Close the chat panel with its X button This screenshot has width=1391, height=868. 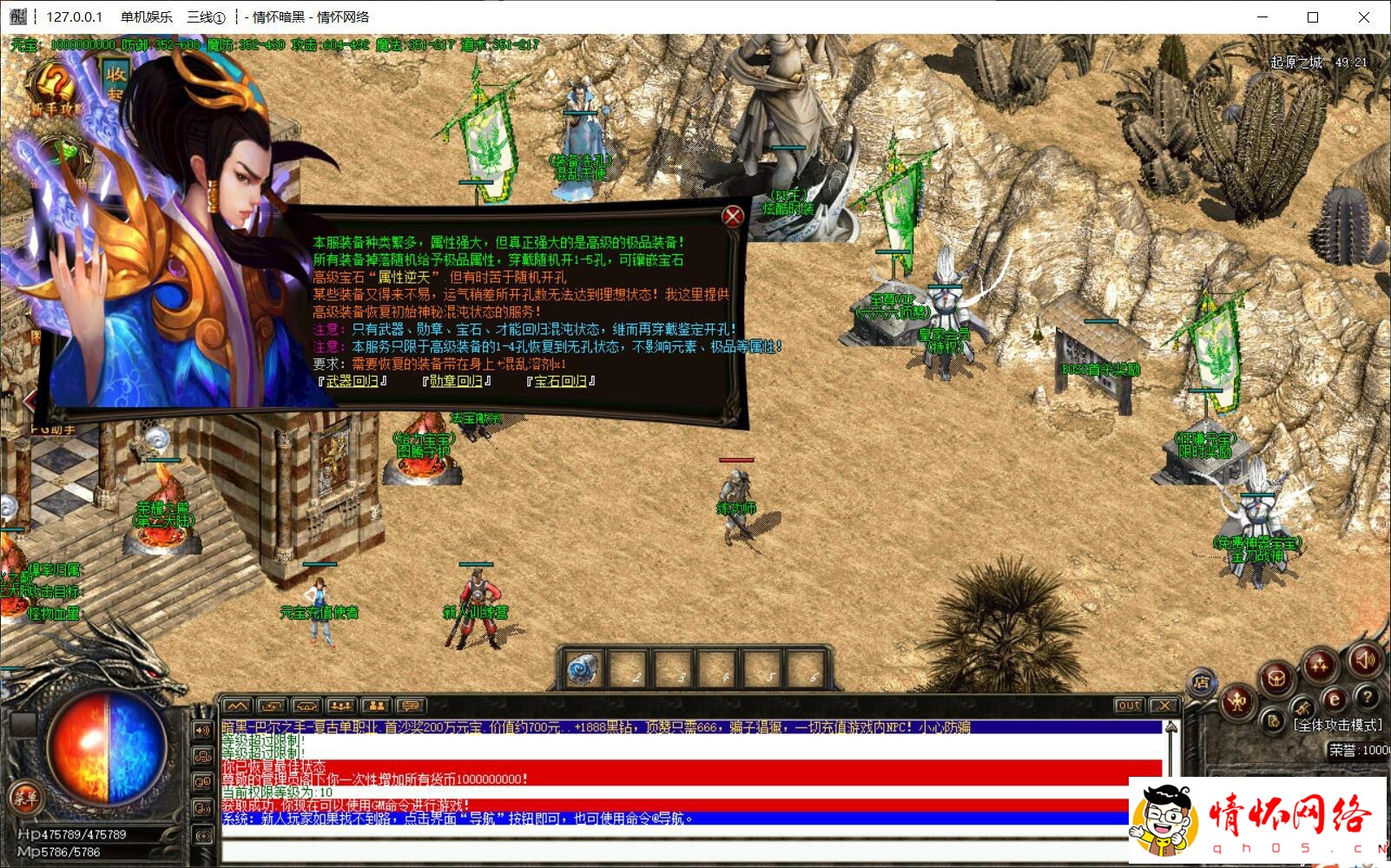click(x=1164, y=706)
